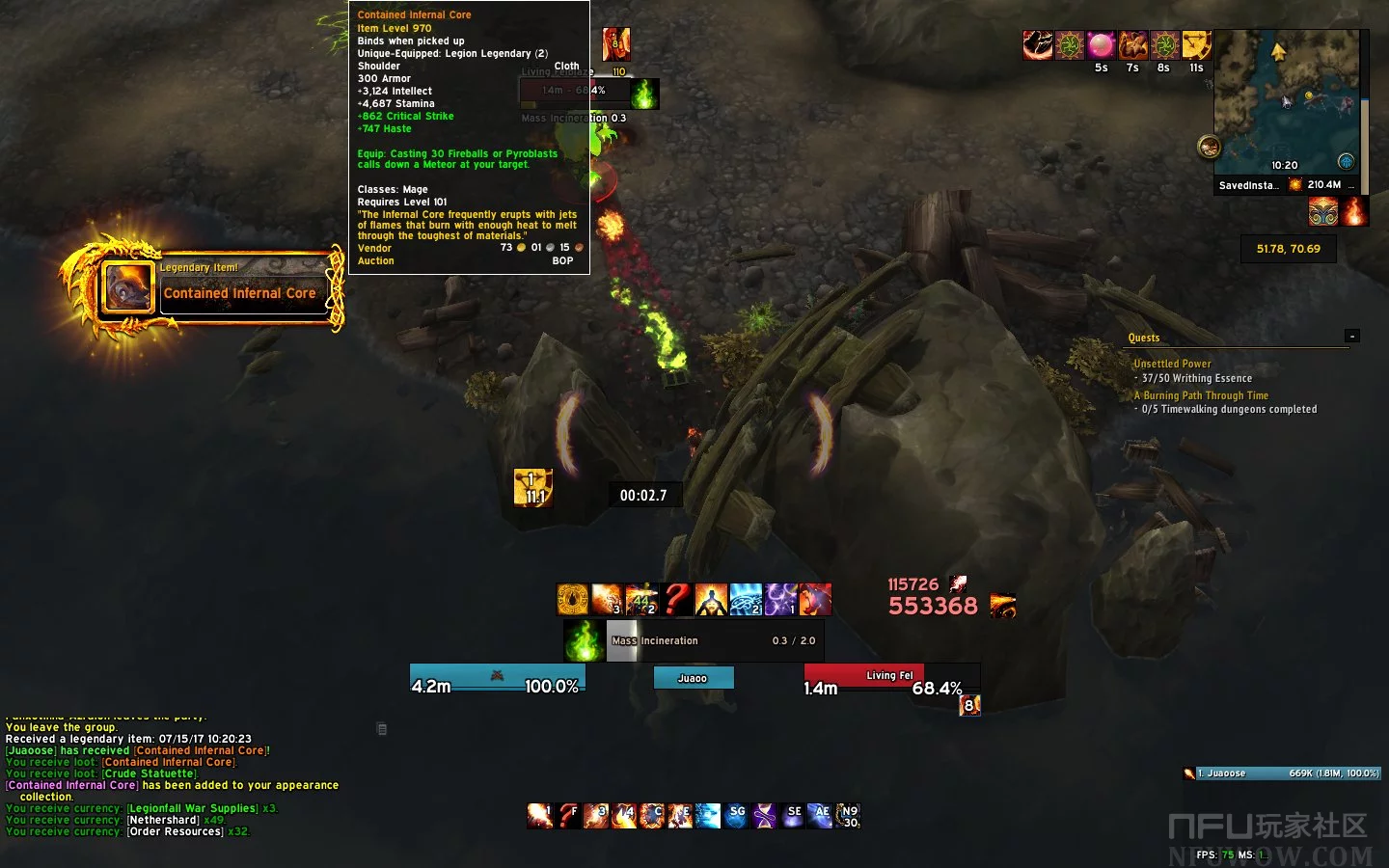Click the blue tracking icon on minimap
The height and width of the screenshot is (868, 1389).
point(1346,161)
